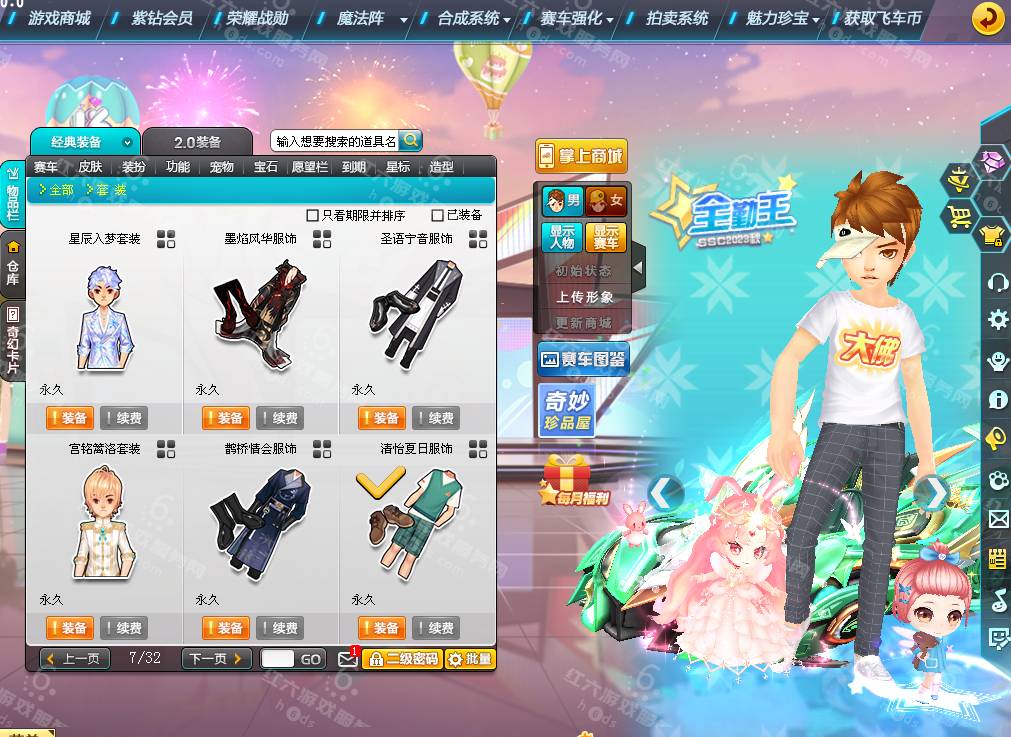This screenshot has width=1011, height=737.
Task: Go to the next page 下一页
Action: click(216, 658)
